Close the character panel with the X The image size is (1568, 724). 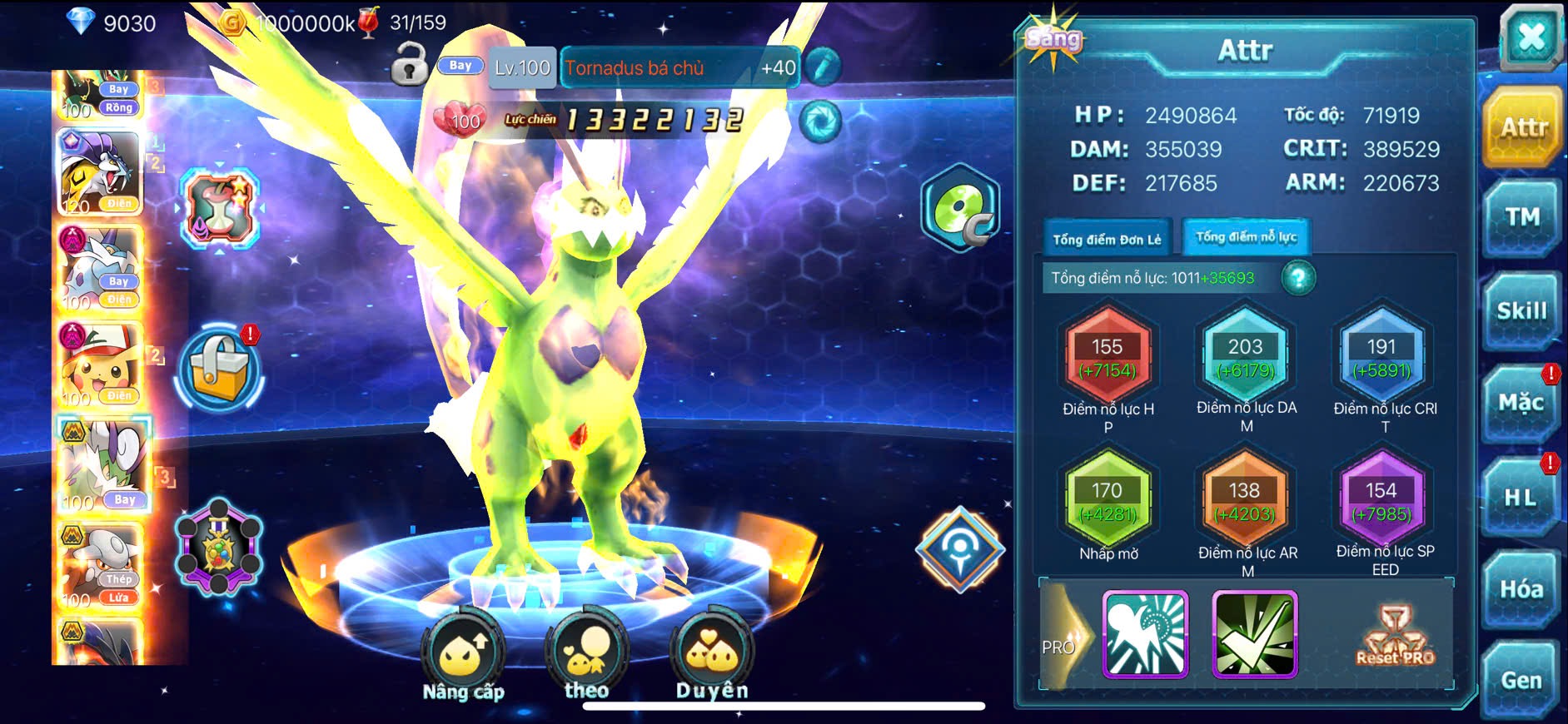(1531, 38)
